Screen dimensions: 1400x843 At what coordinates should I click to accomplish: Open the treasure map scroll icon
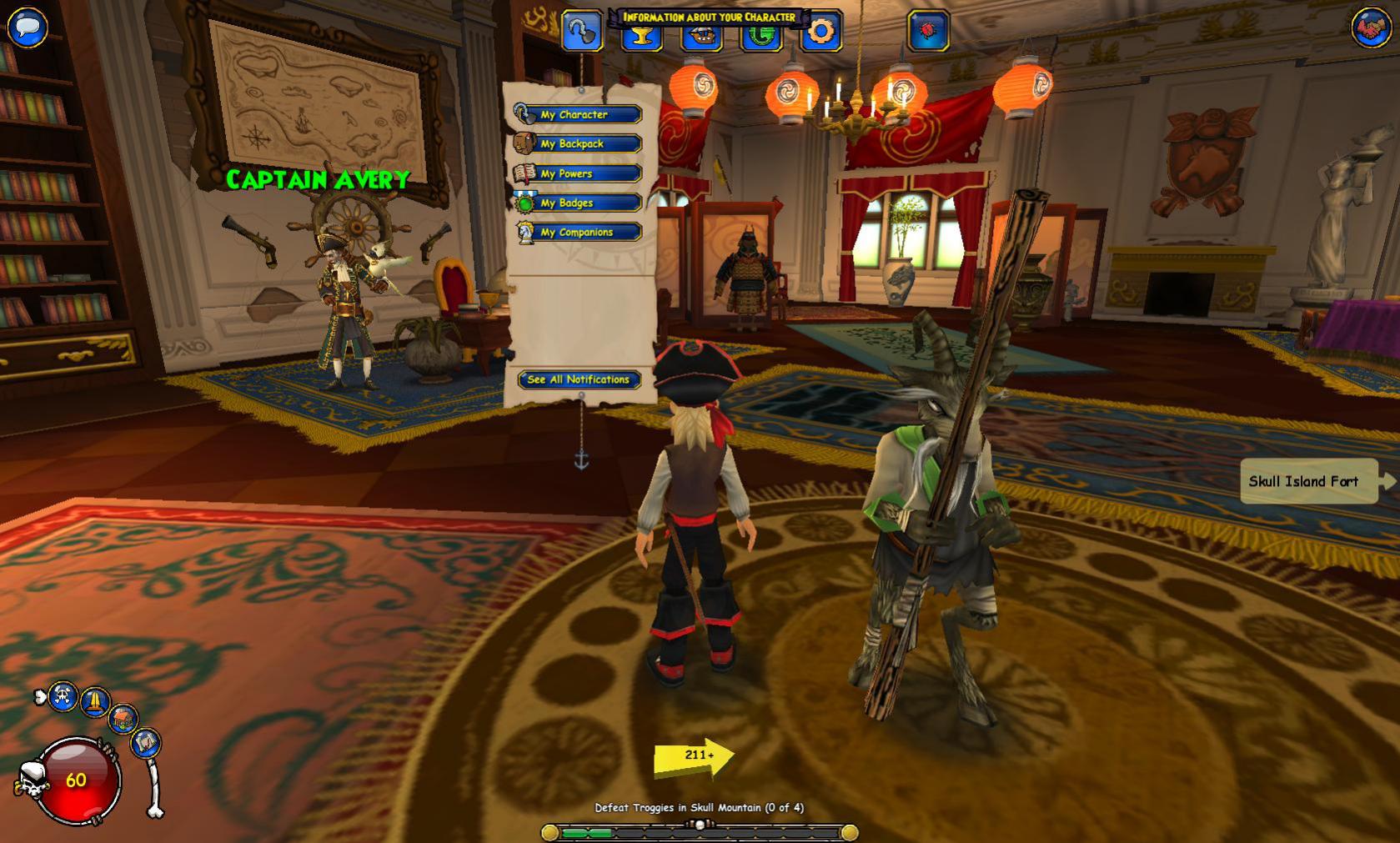(146, 742)
